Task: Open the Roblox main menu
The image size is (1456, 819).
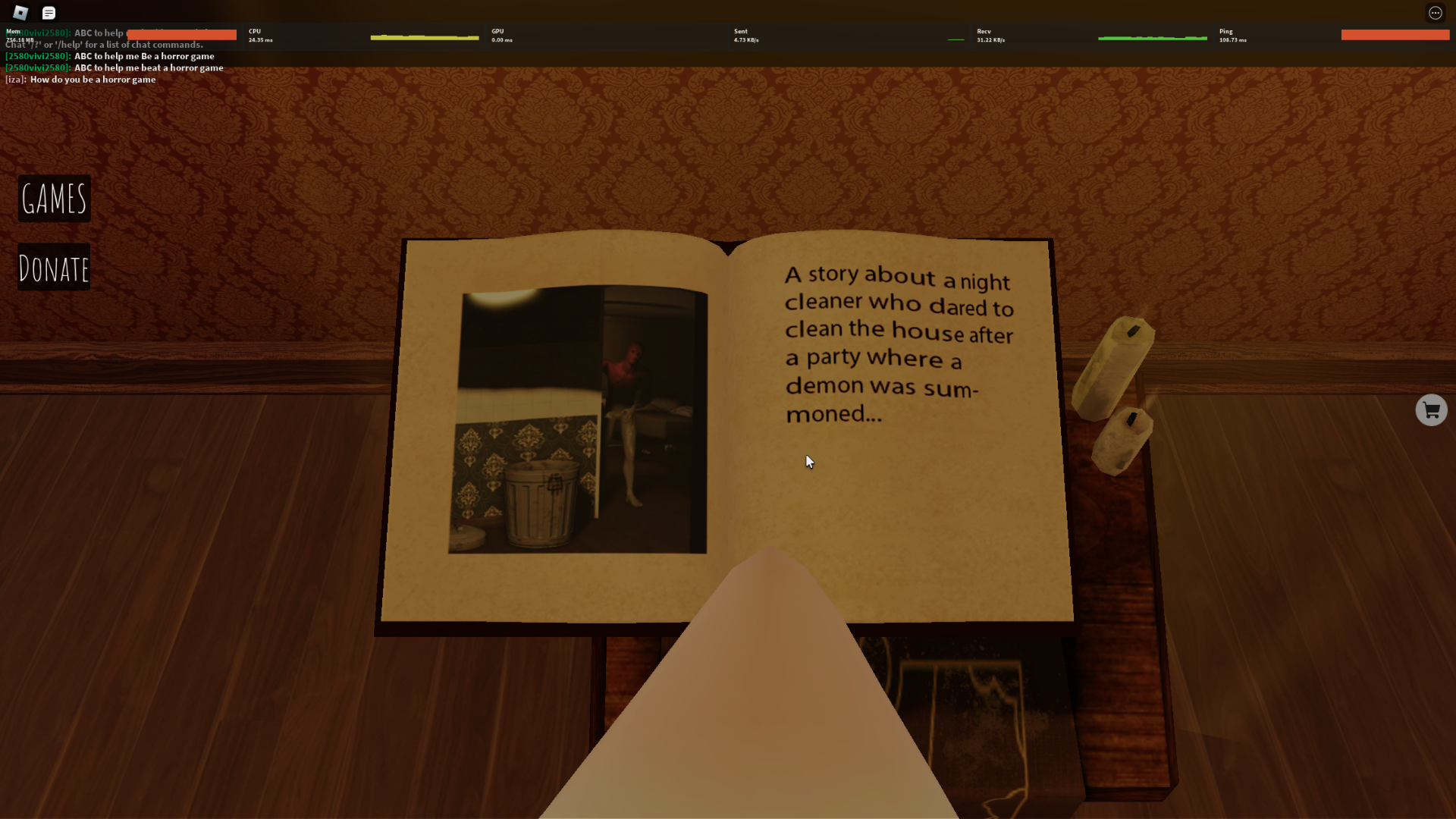Action: (x=20, y=12)
